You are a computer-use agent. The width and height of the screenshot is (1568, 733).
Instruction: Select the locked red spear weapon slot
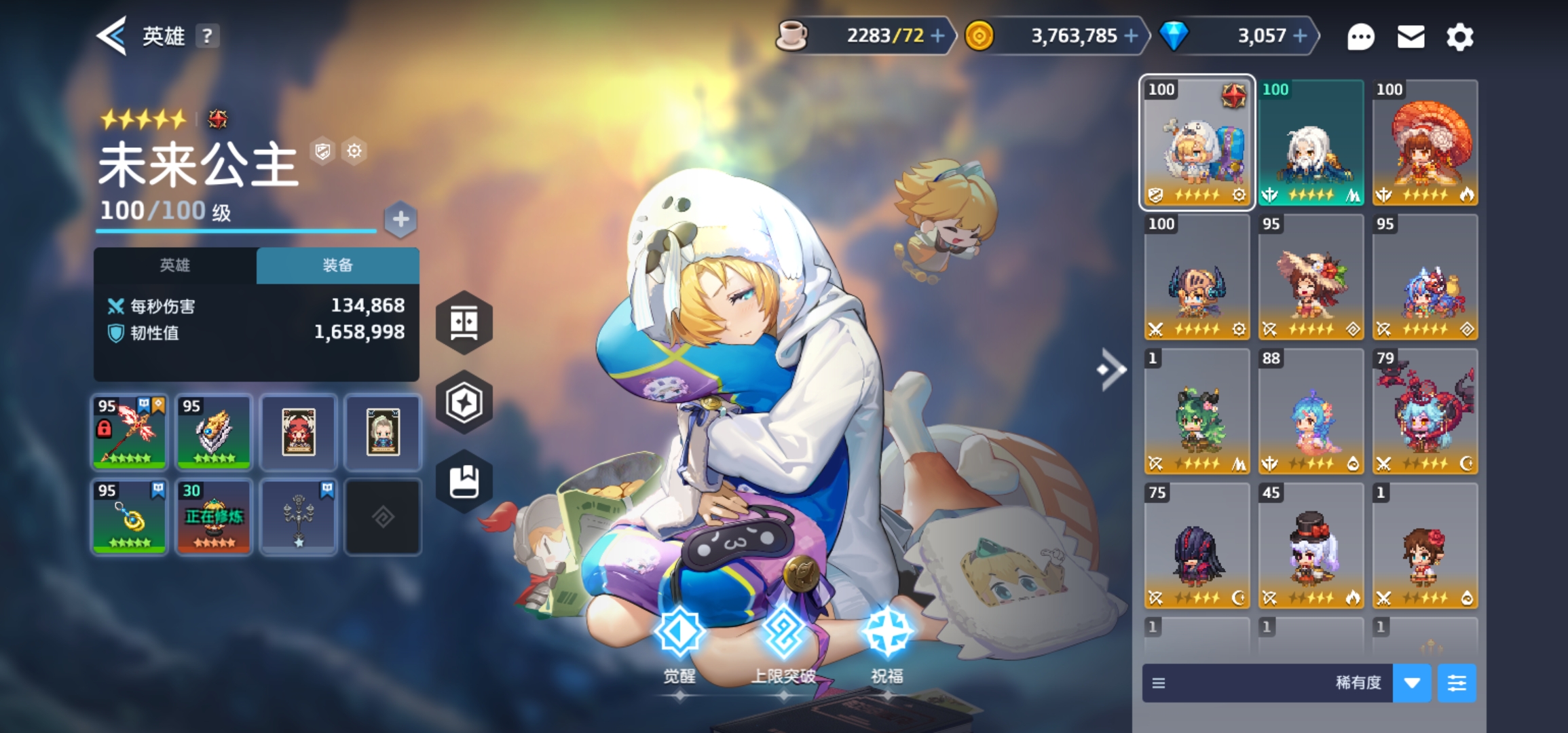tap(129, 432)
